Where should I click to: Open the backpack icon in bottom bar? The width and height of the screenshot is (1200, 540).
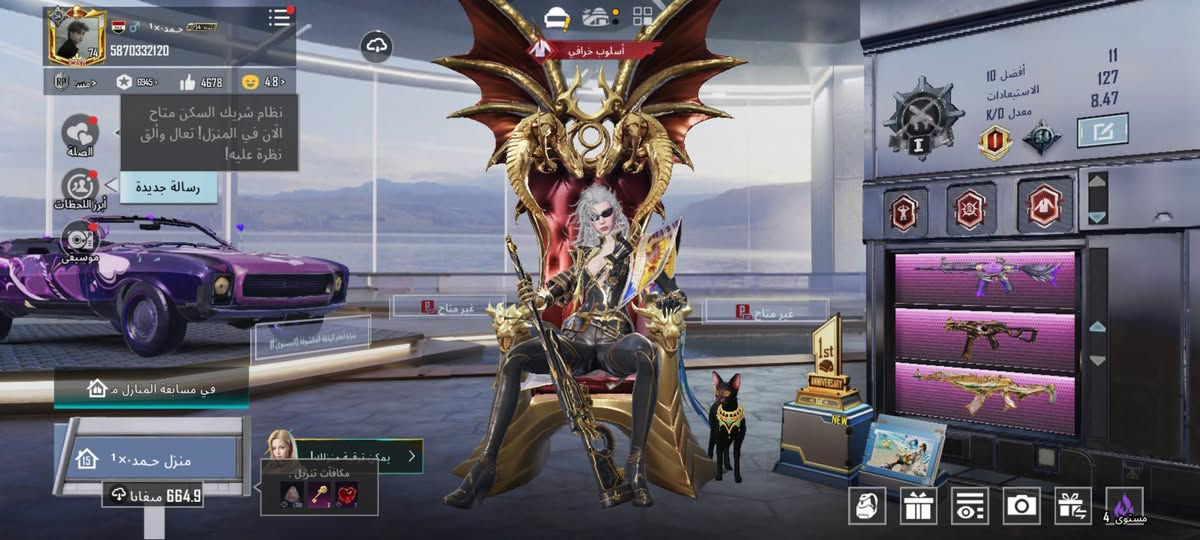866,506
